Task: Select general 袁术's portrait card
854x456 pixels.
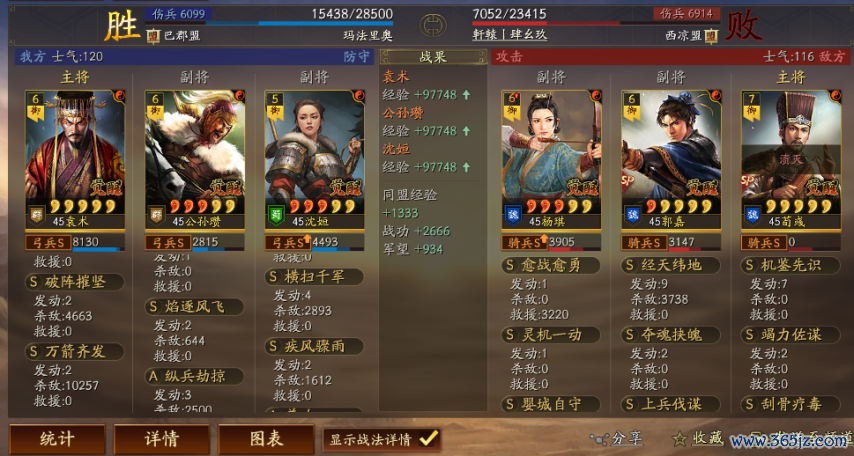Action: pyautogui.click(x=68, y=156)
